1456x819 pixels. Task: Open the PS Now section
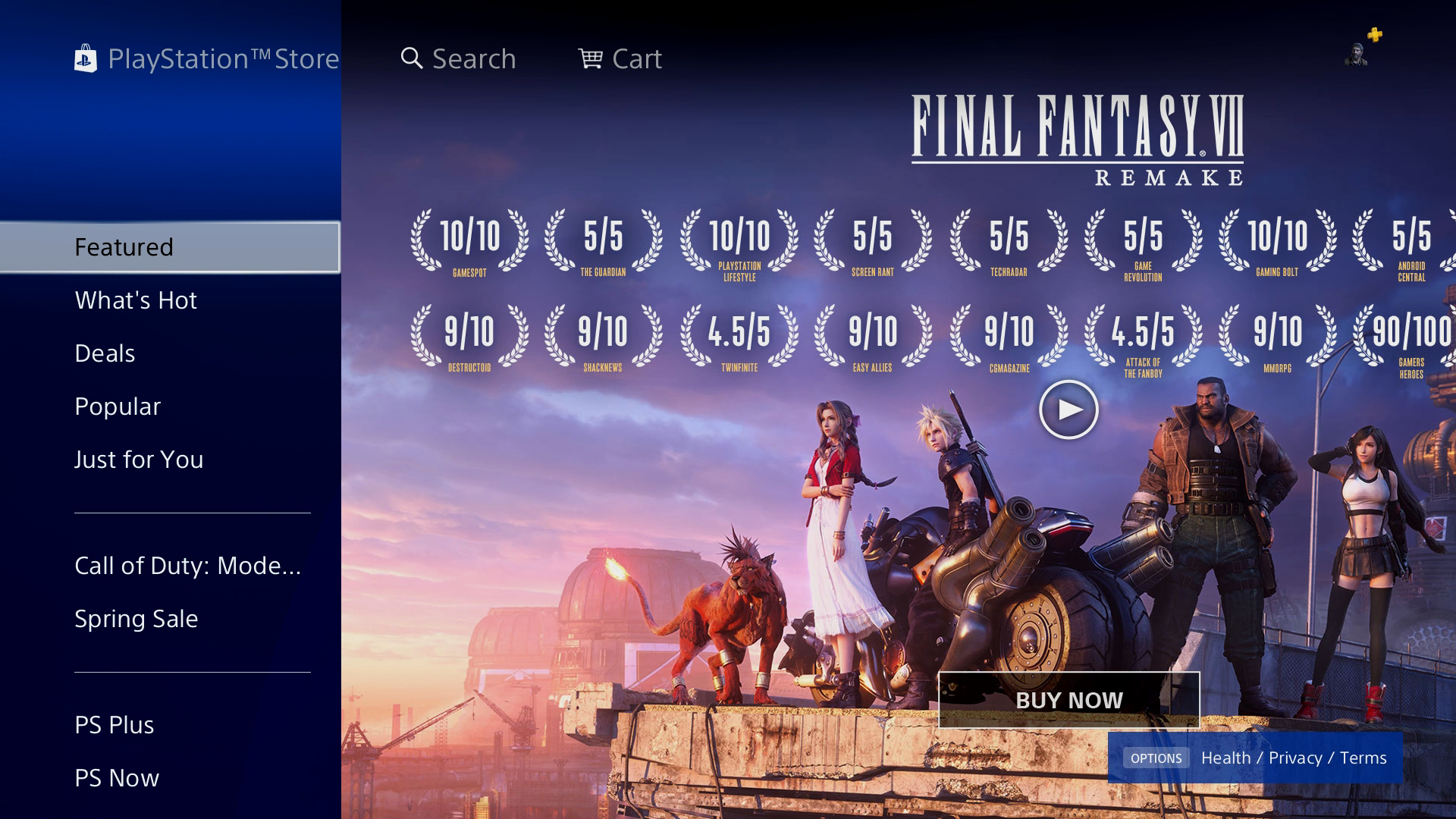115,777
